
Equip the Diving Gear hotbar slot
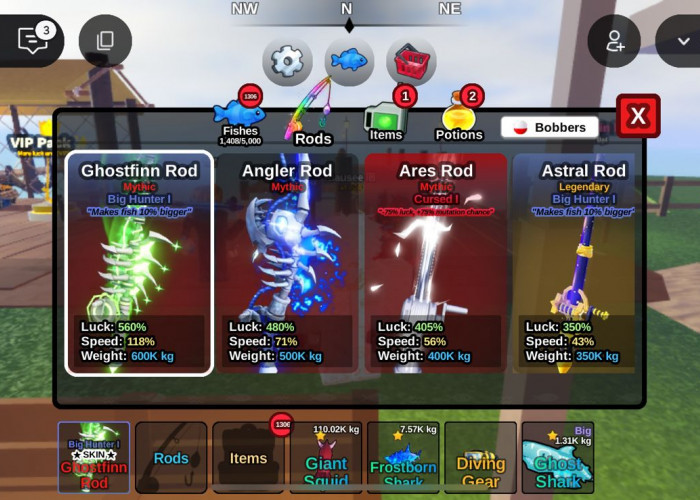coord(480,458)
